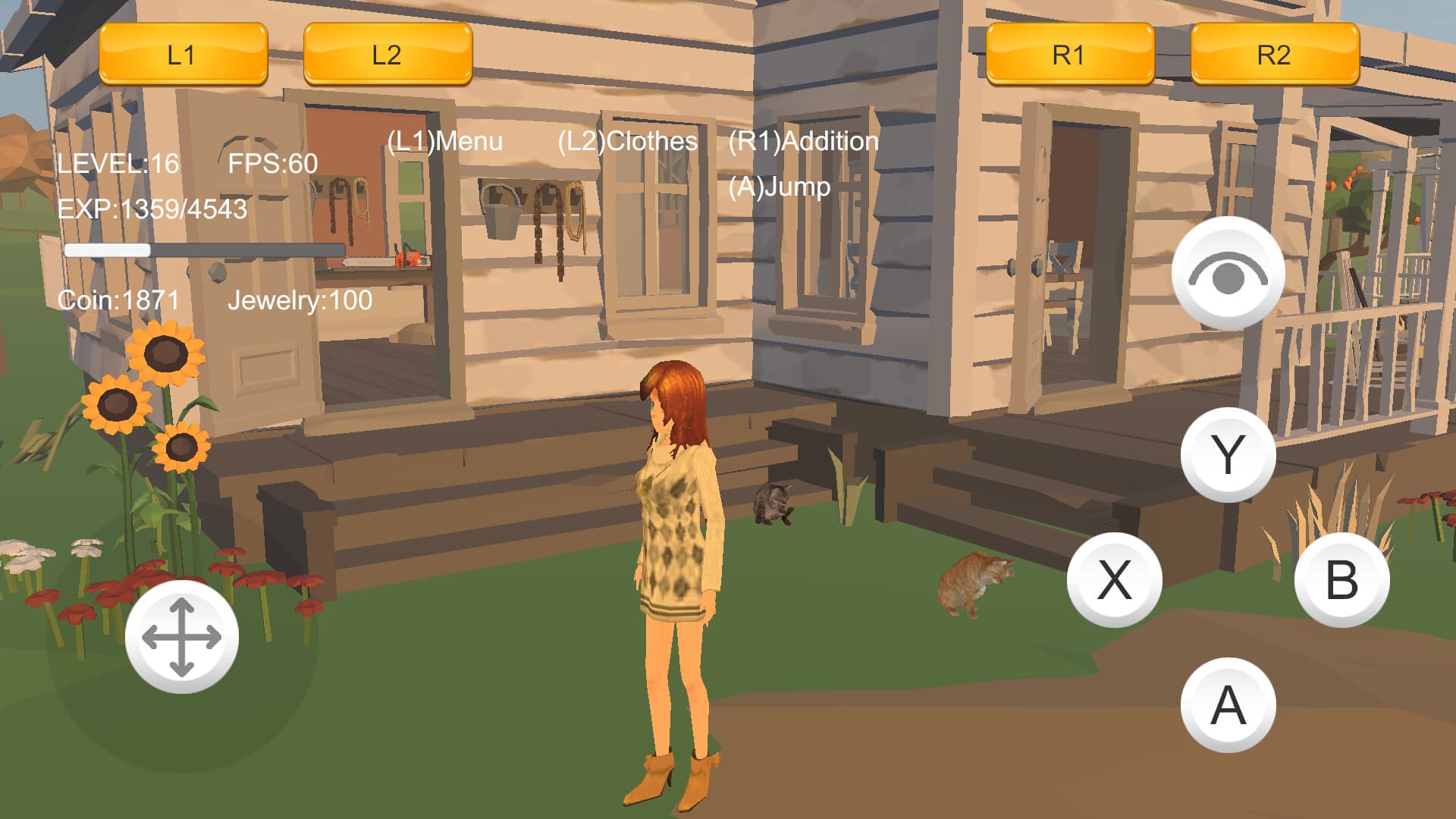Screen dimensions: 1456x819
Task: Tap the (L1)Menu hint text
Action: [x=446, y=140]
